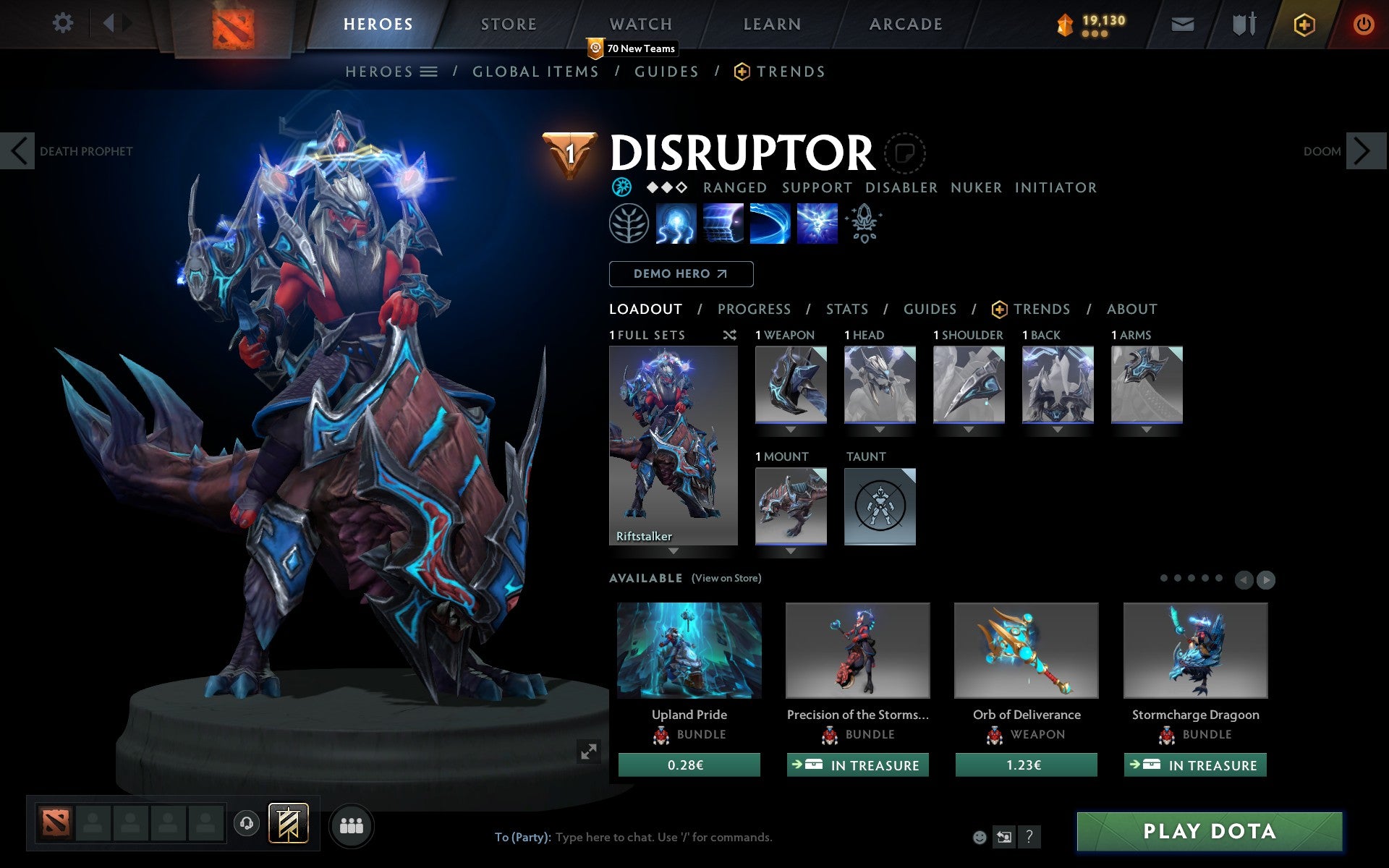Open the Disruptor facet talent tree icon
The height and width of the screenshot is (868, 1389).
pos(628,224)
